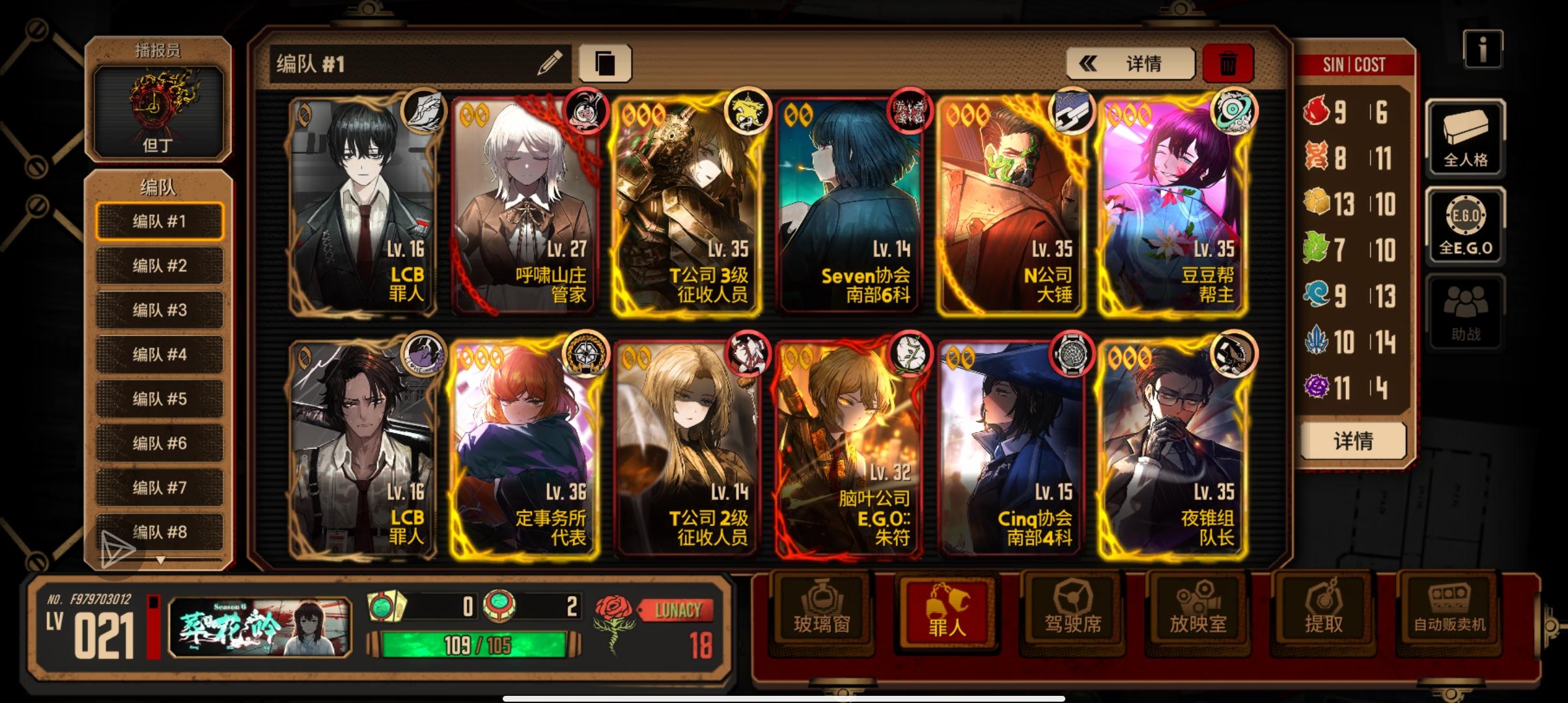The width and height of the screenshot is (1568, 703).
Task: Select team 编队 #2
Action: [158, 266]
